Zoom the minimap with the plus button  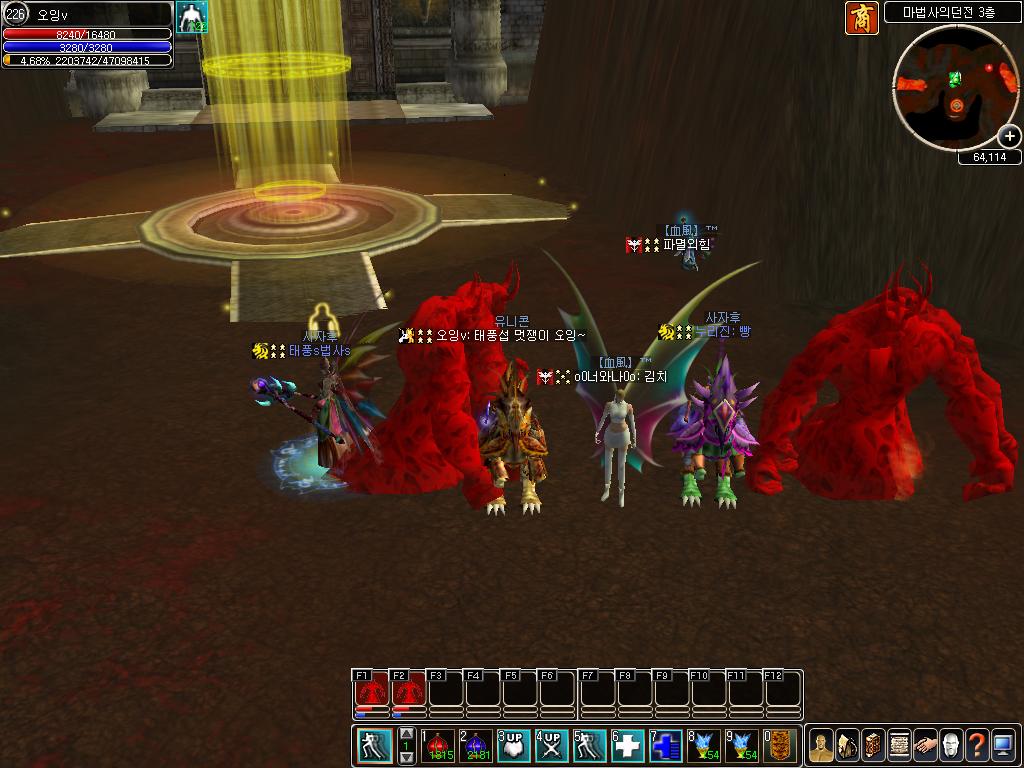point(1010,137)
